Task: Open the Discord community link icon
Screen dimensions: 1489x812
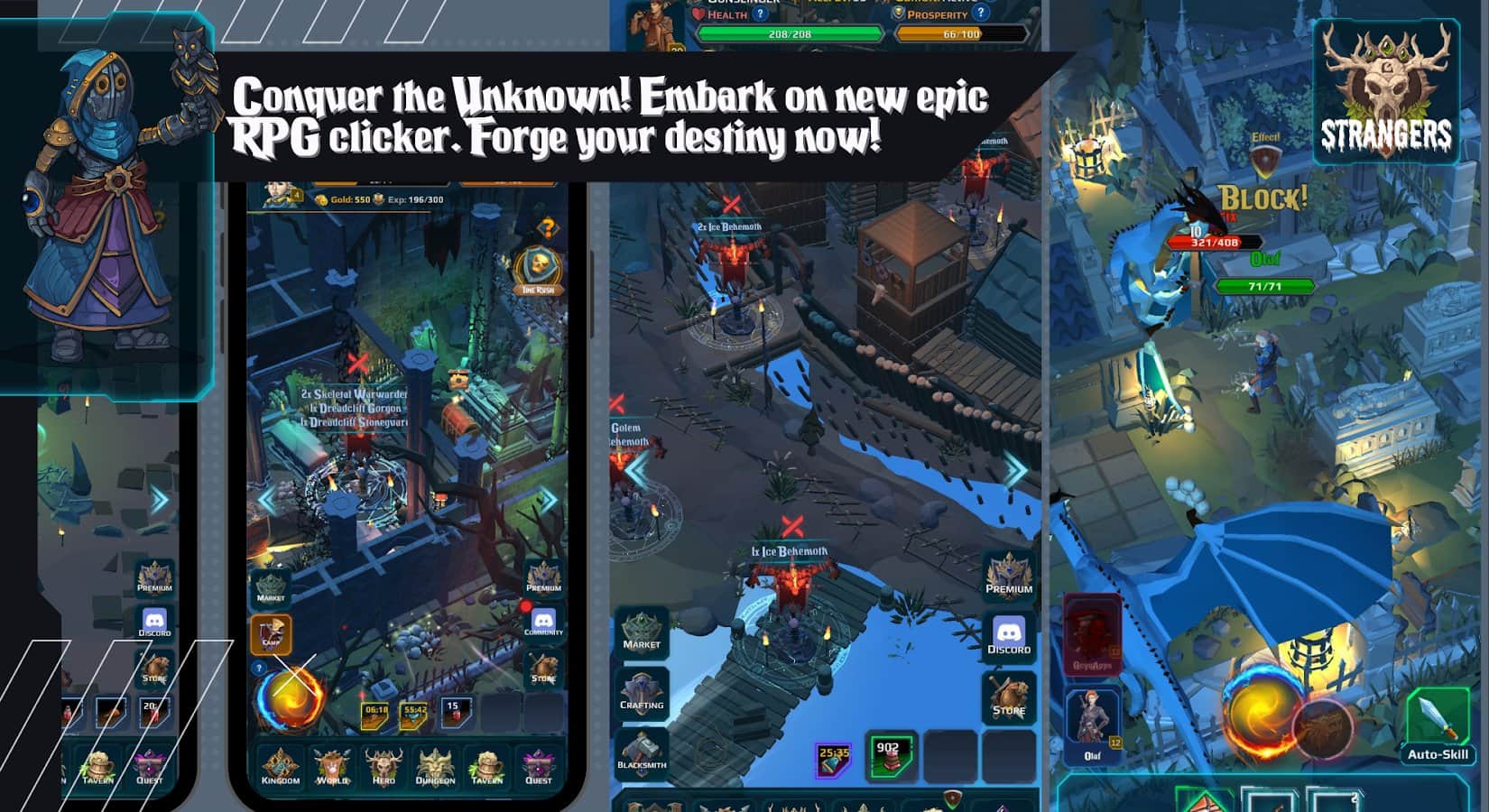Action: pyautogui.click(x=1010, y=635)
